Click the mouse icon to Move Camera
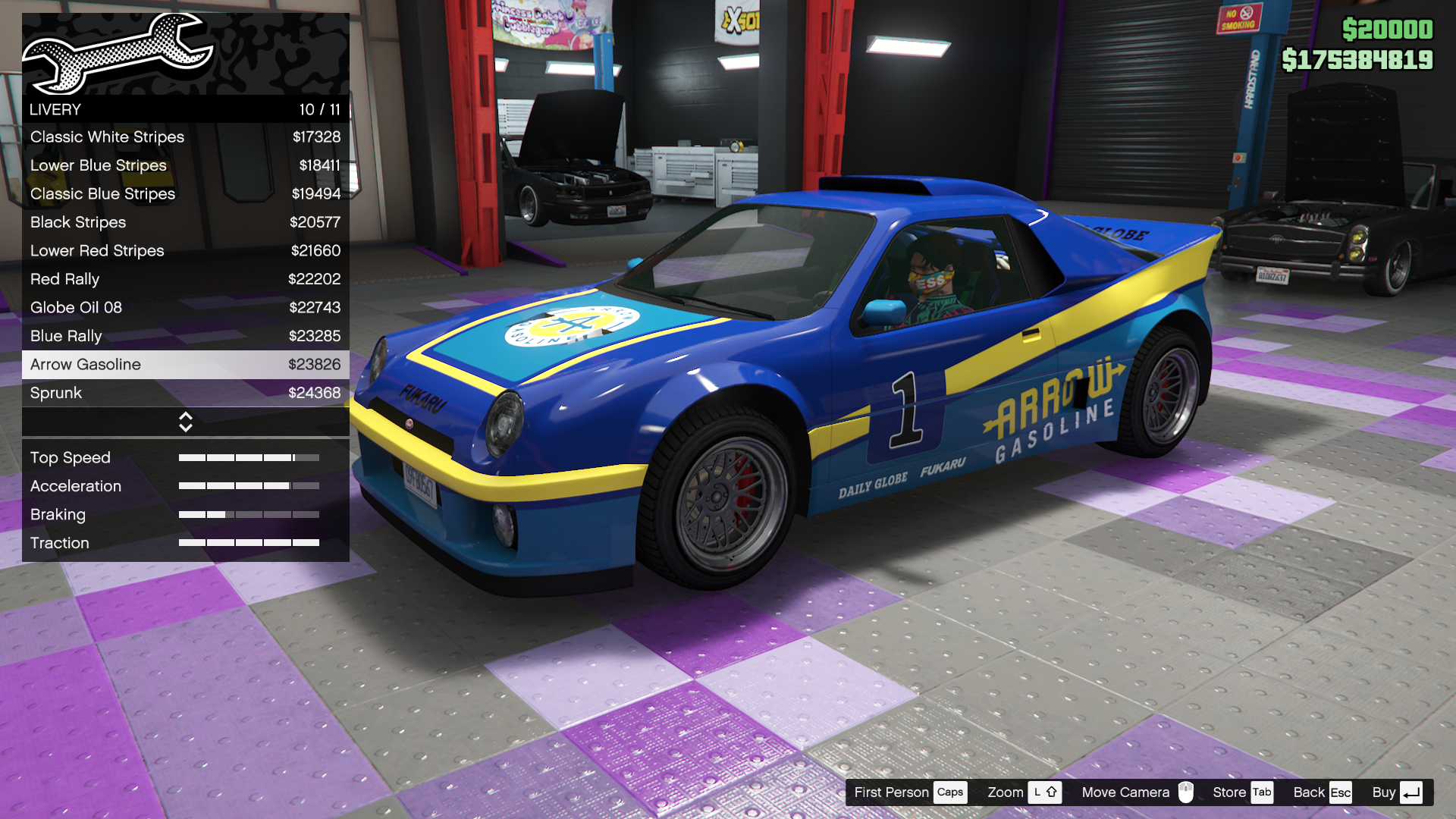Image resolution: width=1456 pixels, height=819 pixels. click(1185, 792)
